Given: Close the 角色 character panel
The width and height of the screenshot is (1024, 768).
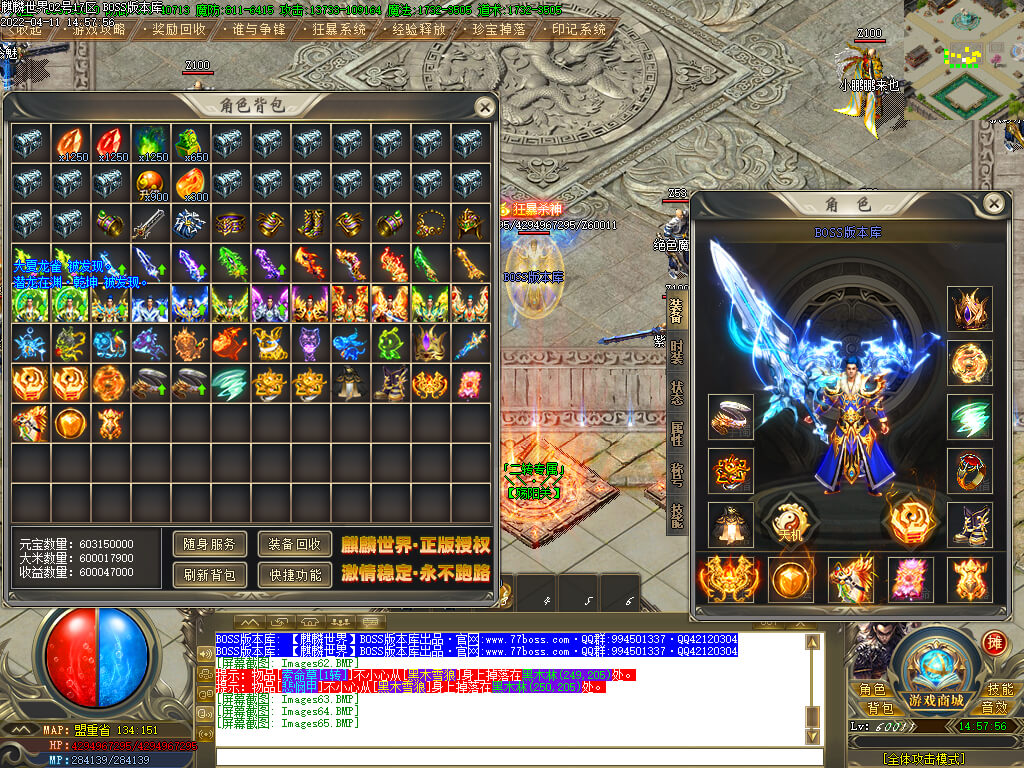Looking at the screenshot, I should [993, 204].
